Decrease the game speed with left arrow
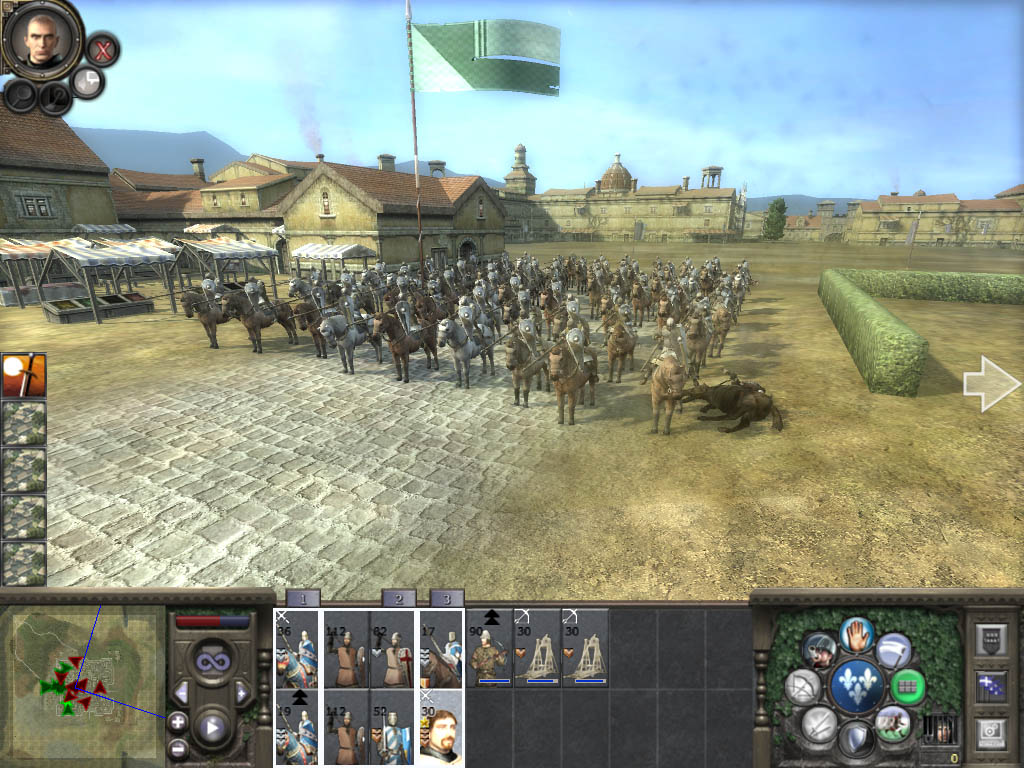 pyautogui.click(x=181, y=692)
